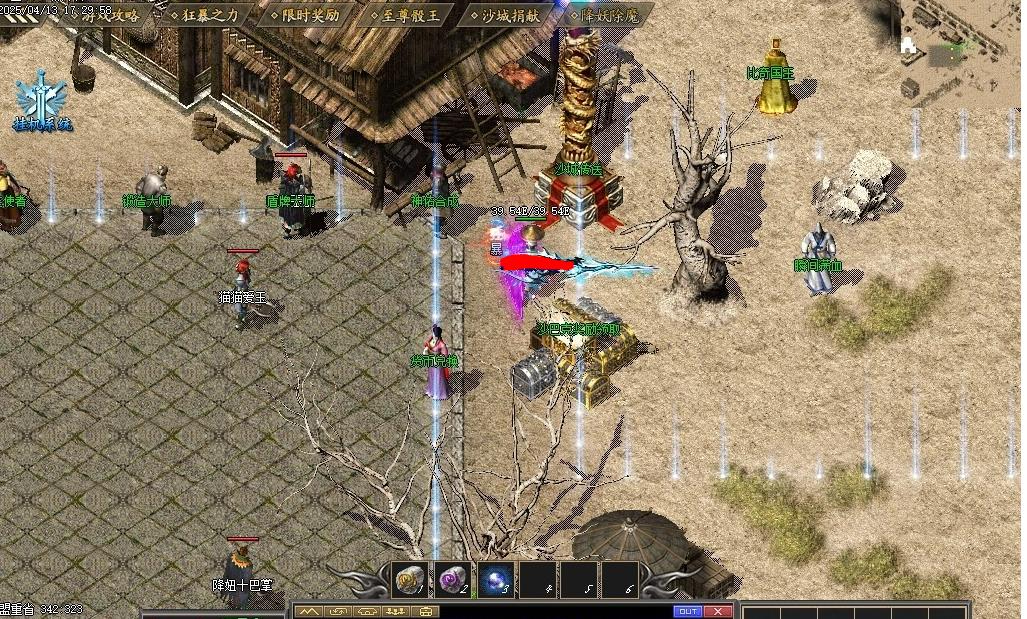This screenshot has height=619, width=1027.
Task: Click the zigzag peak chat bar button
Action: [x=310, y=611]
